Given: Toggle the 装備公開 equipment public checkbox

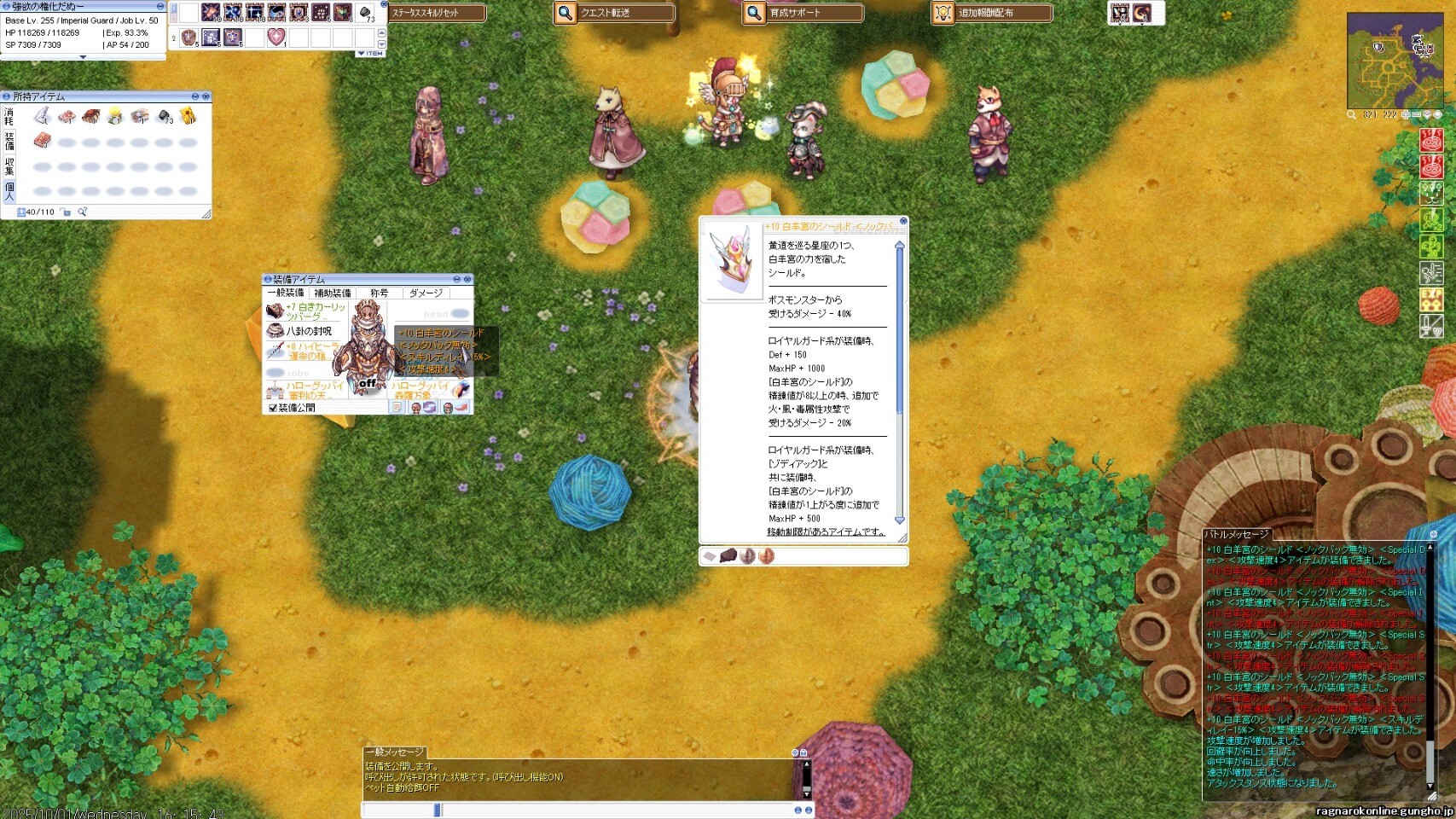Looking at the screenshot, I should pyautogui.click(x=273, y=408).
